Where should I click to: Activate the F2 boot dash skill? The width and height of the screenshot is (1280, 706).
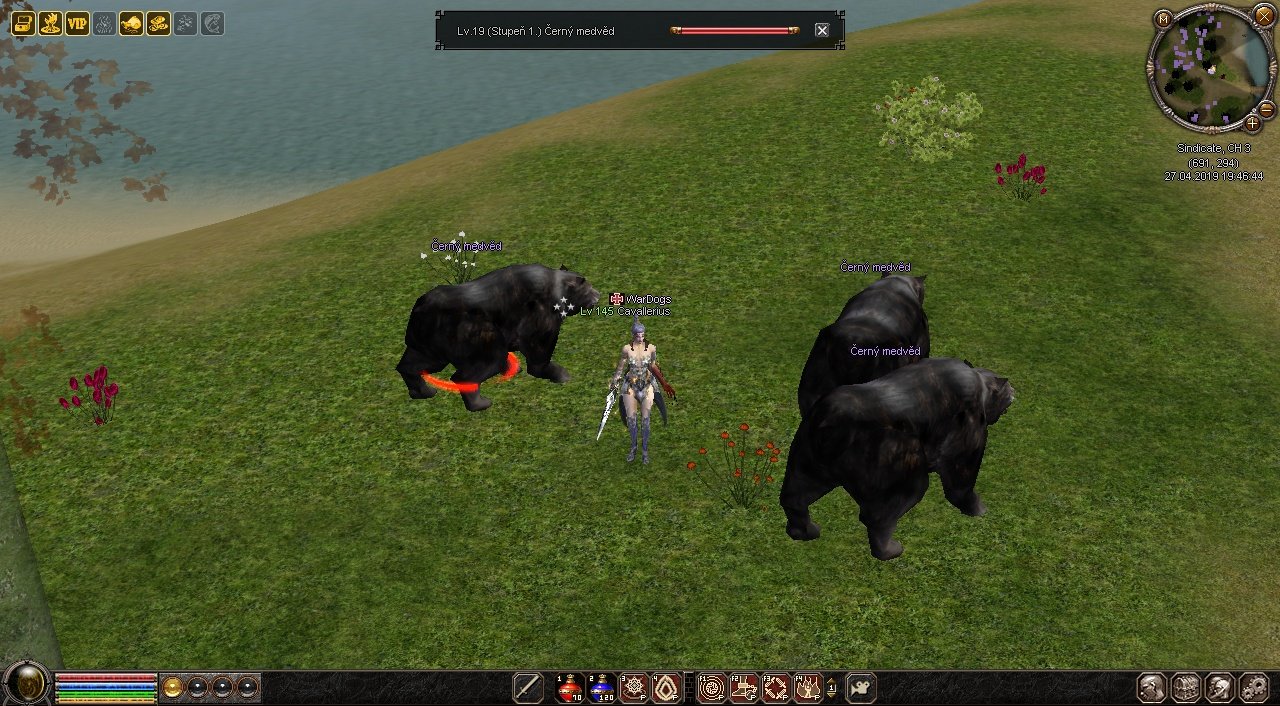point(744,688)
